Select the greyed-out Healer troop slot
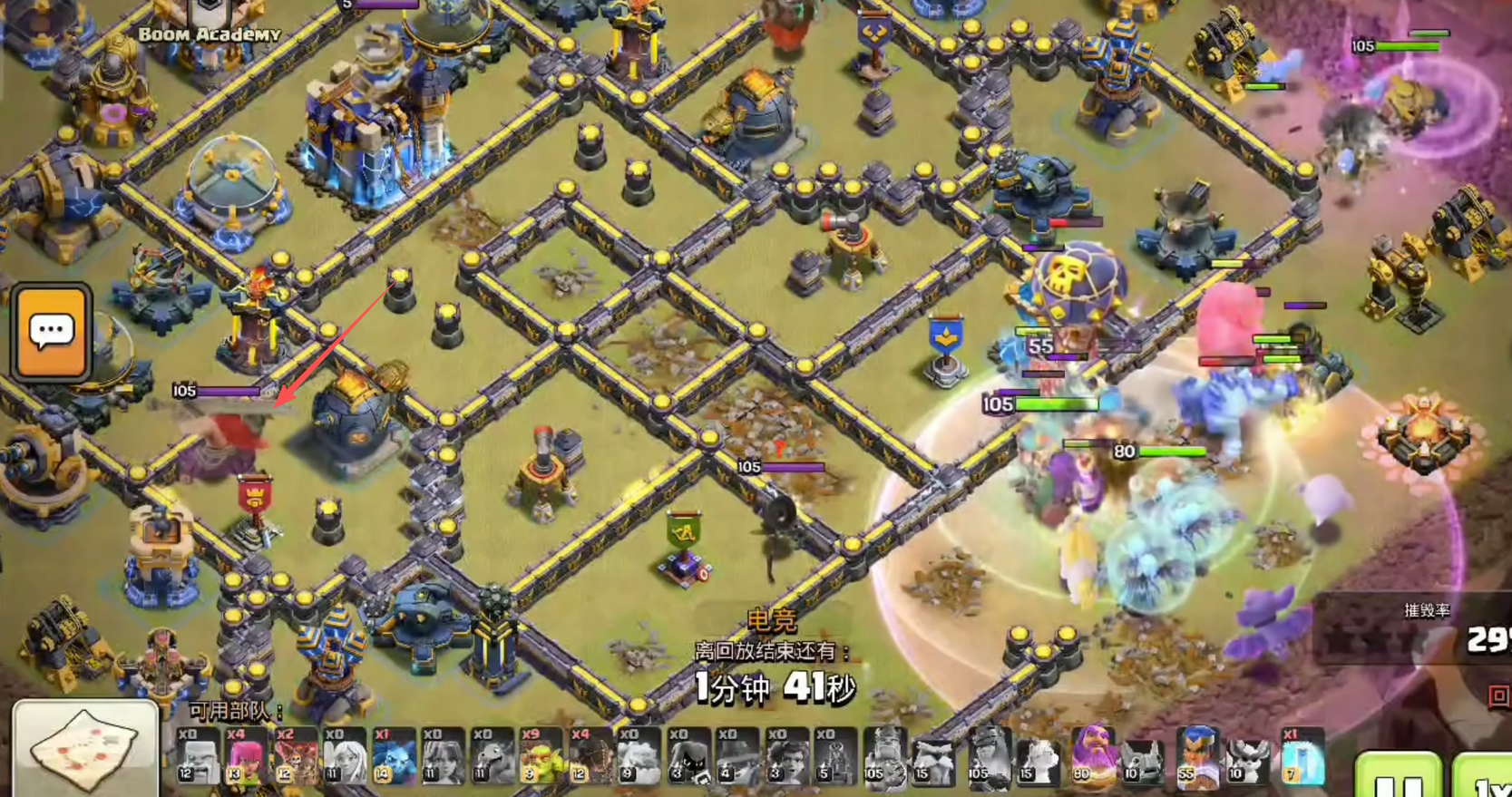1512x797 pixels. tap(345, 755)
